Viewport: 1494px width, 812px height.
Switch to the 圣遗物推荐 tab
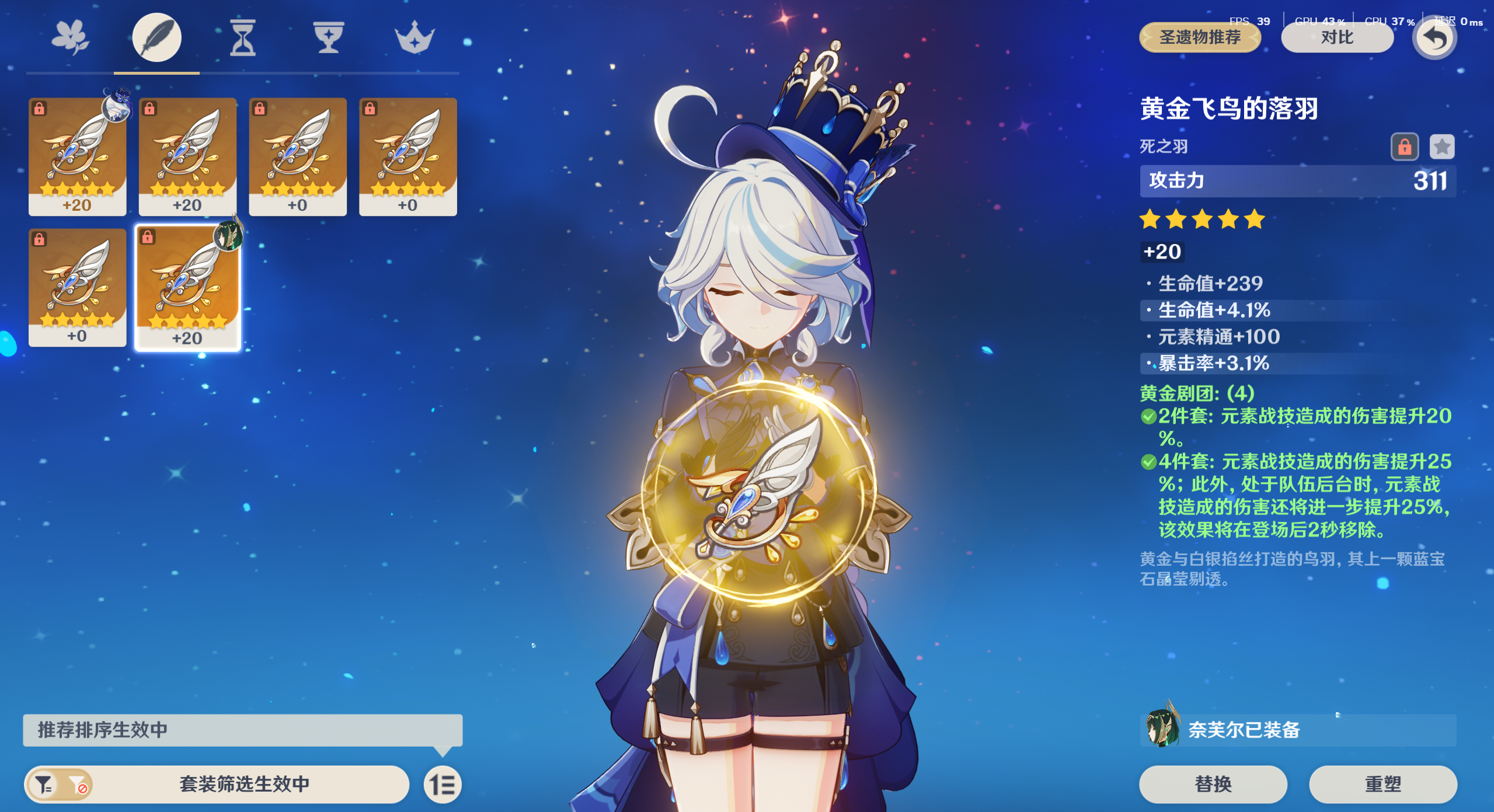coord(1200,37)
